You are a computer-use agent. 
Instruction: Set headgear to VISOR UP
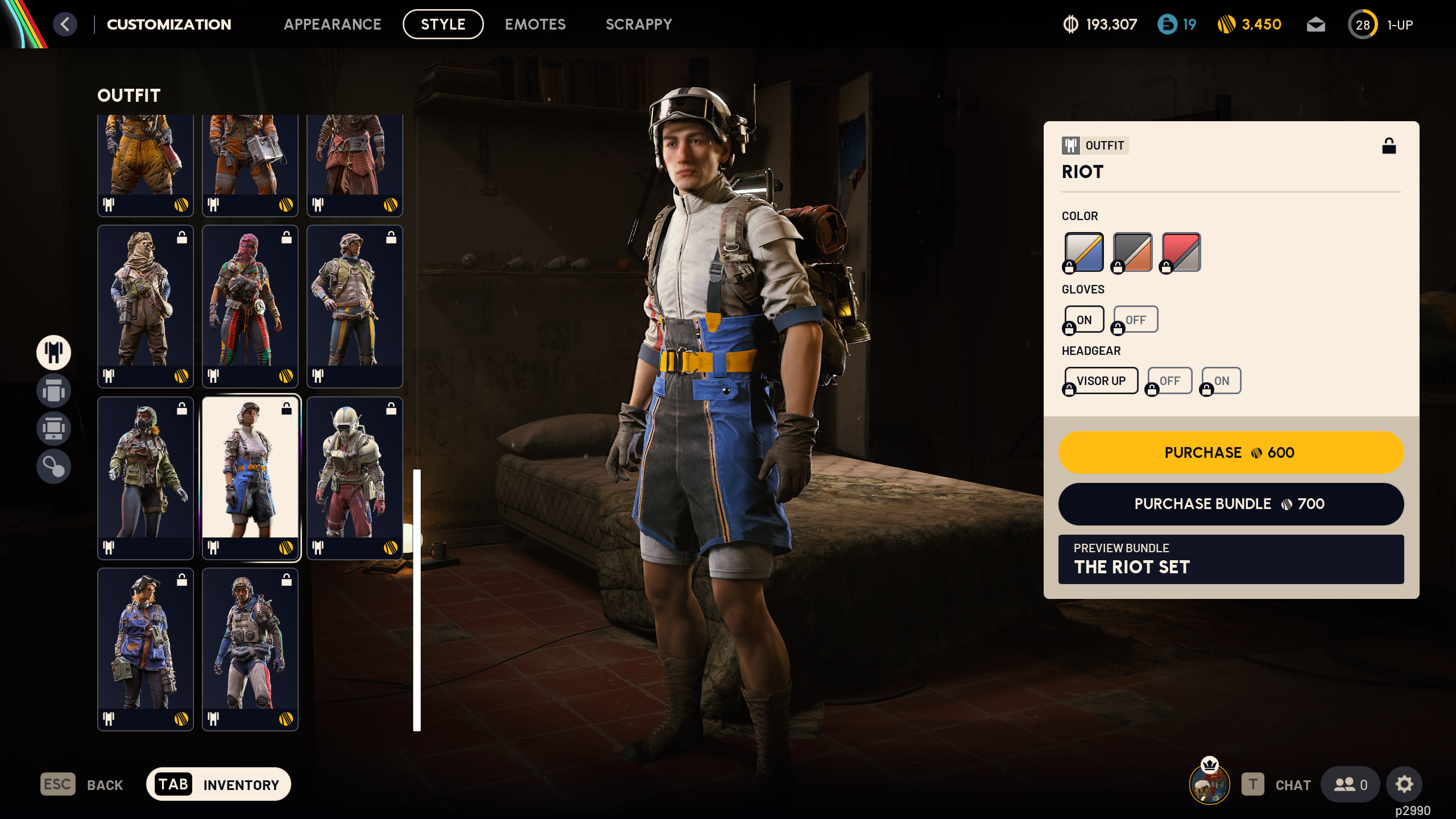[x=1101, y=380]
